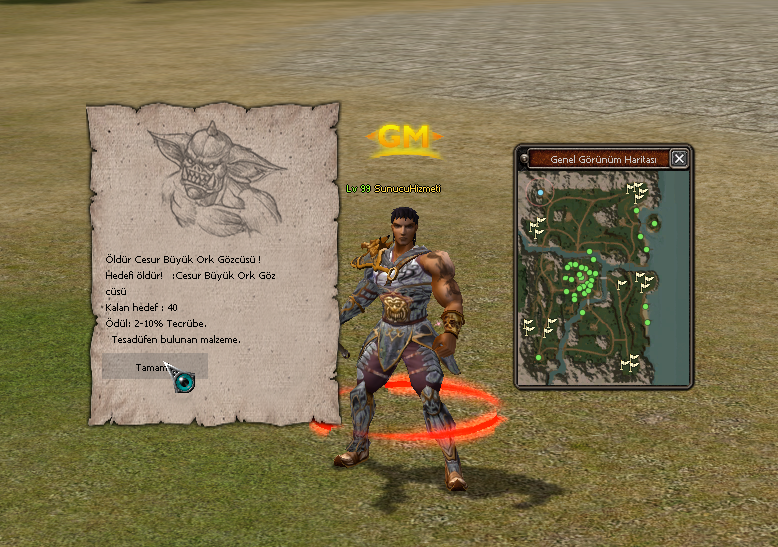This screenshot has width=778, height=547.
Task: Confirm the quest with the Tamam button
Action: [x=154, y=366]
